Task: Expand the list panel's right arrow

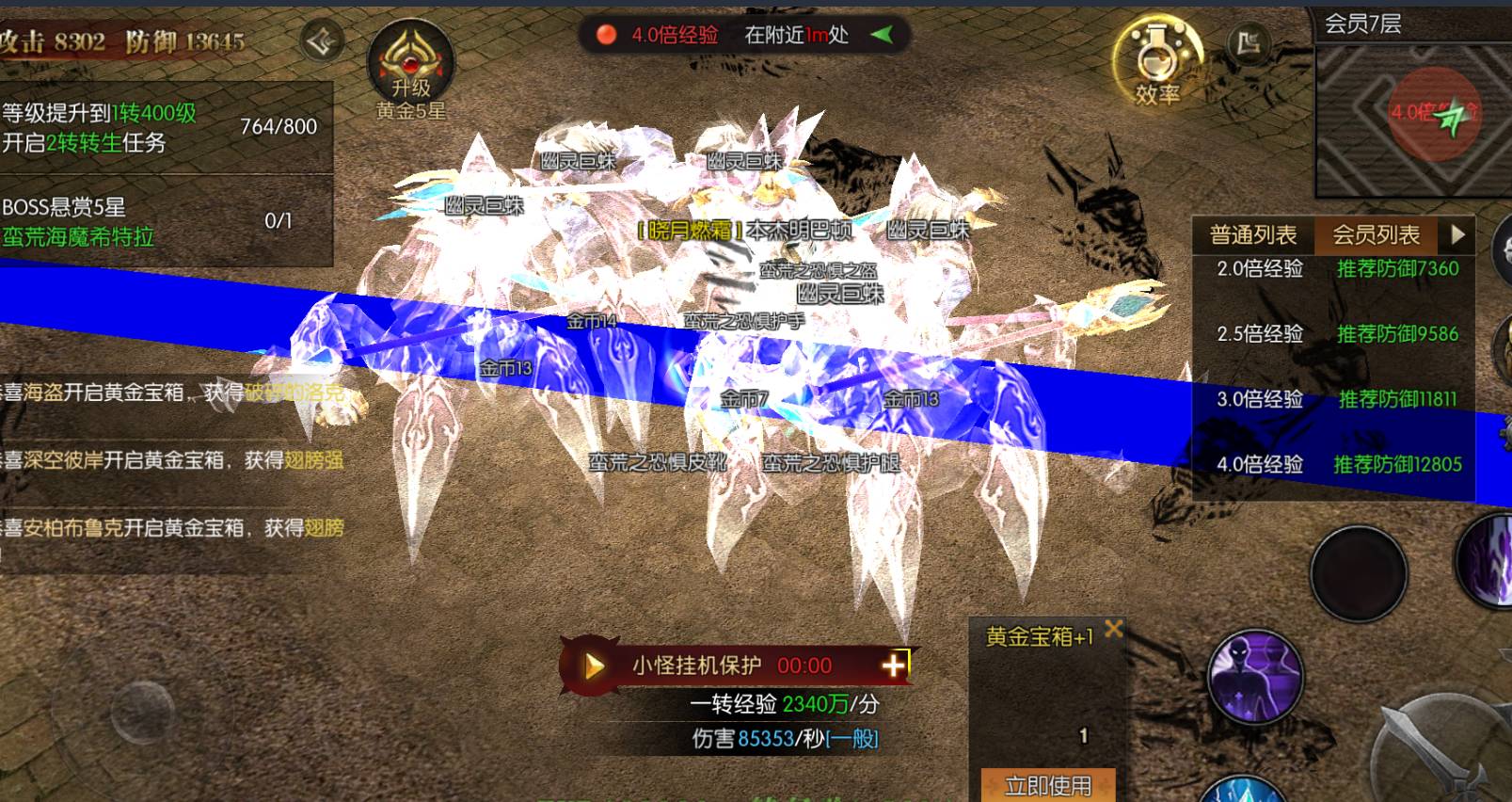Action: click(x=1458, y=233)
